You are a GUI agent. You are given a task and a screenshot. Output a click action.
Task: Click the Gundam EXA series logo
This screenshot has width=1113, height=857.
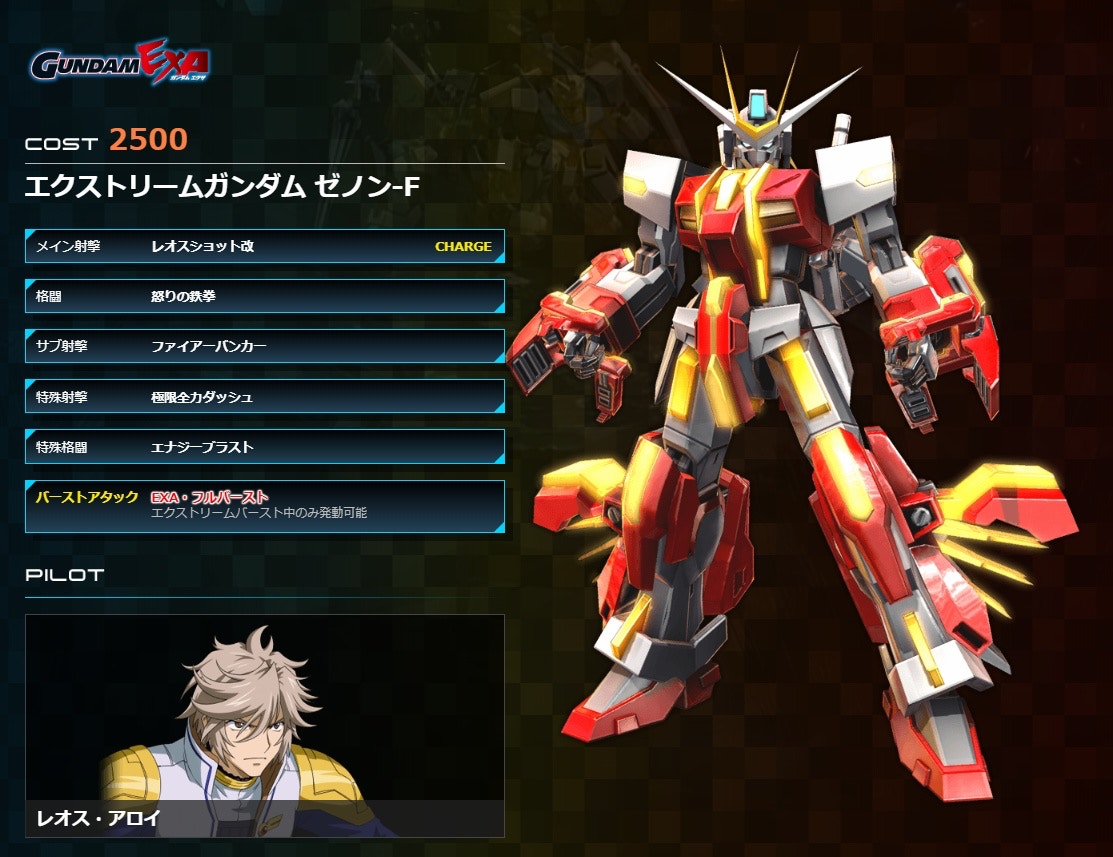(120, 63)
